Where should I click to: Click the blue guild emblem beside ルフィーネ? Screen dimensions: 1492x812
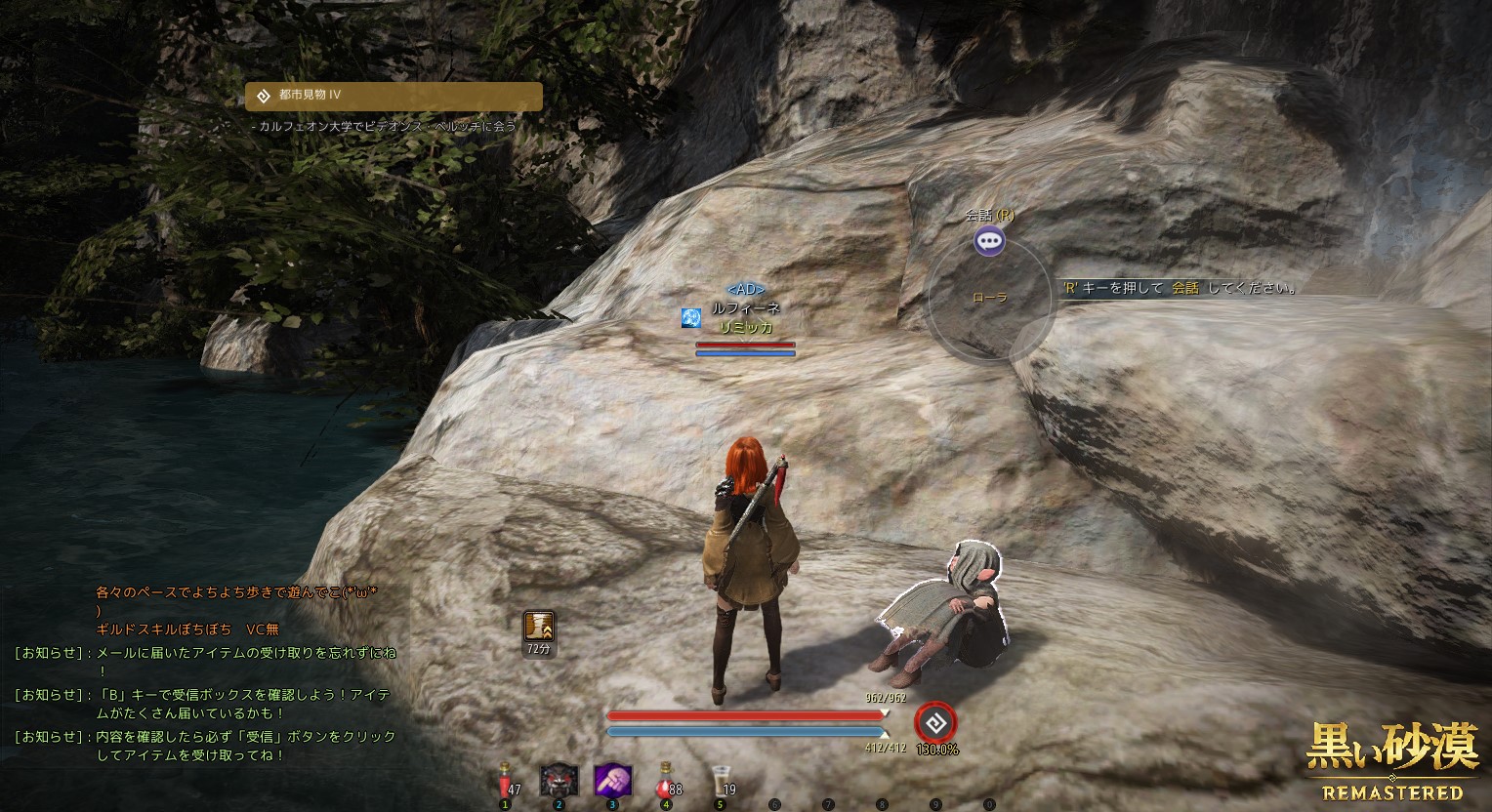[692, 317]
